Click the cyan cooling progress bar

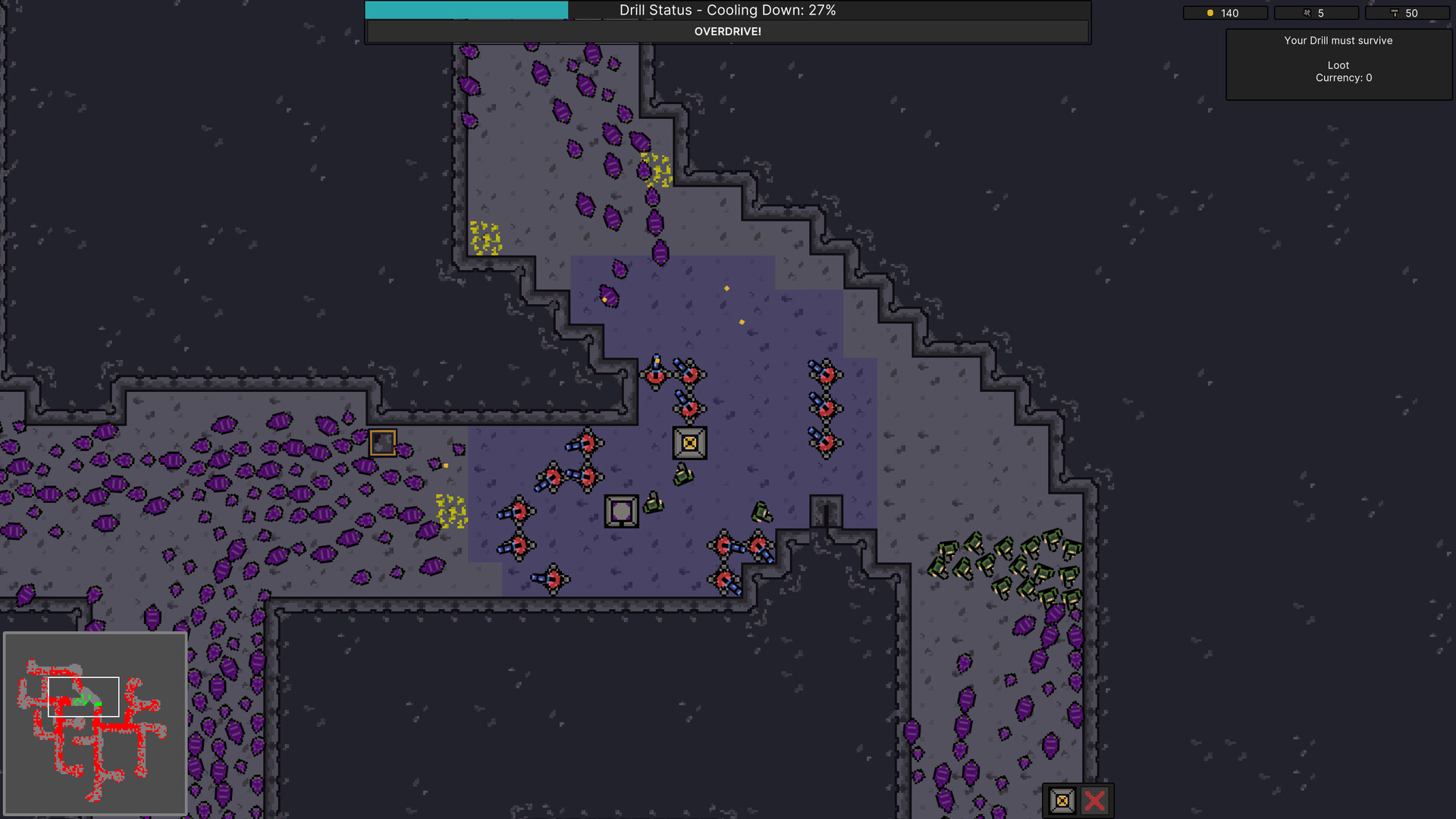[466, 10]
